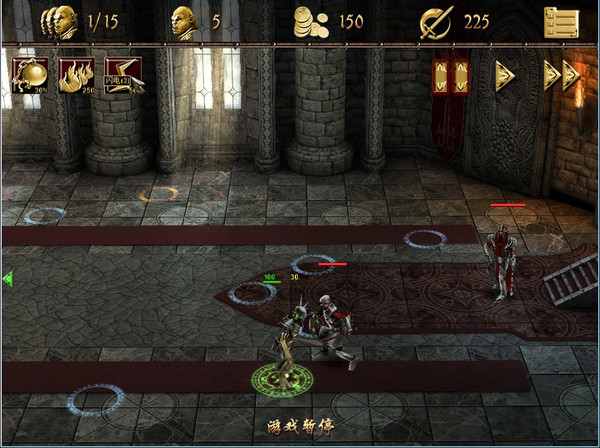Screen dimensions: 600x448
Task: Activate the fire flames spell
Action: pyautogui.click(x=76, y=75)
